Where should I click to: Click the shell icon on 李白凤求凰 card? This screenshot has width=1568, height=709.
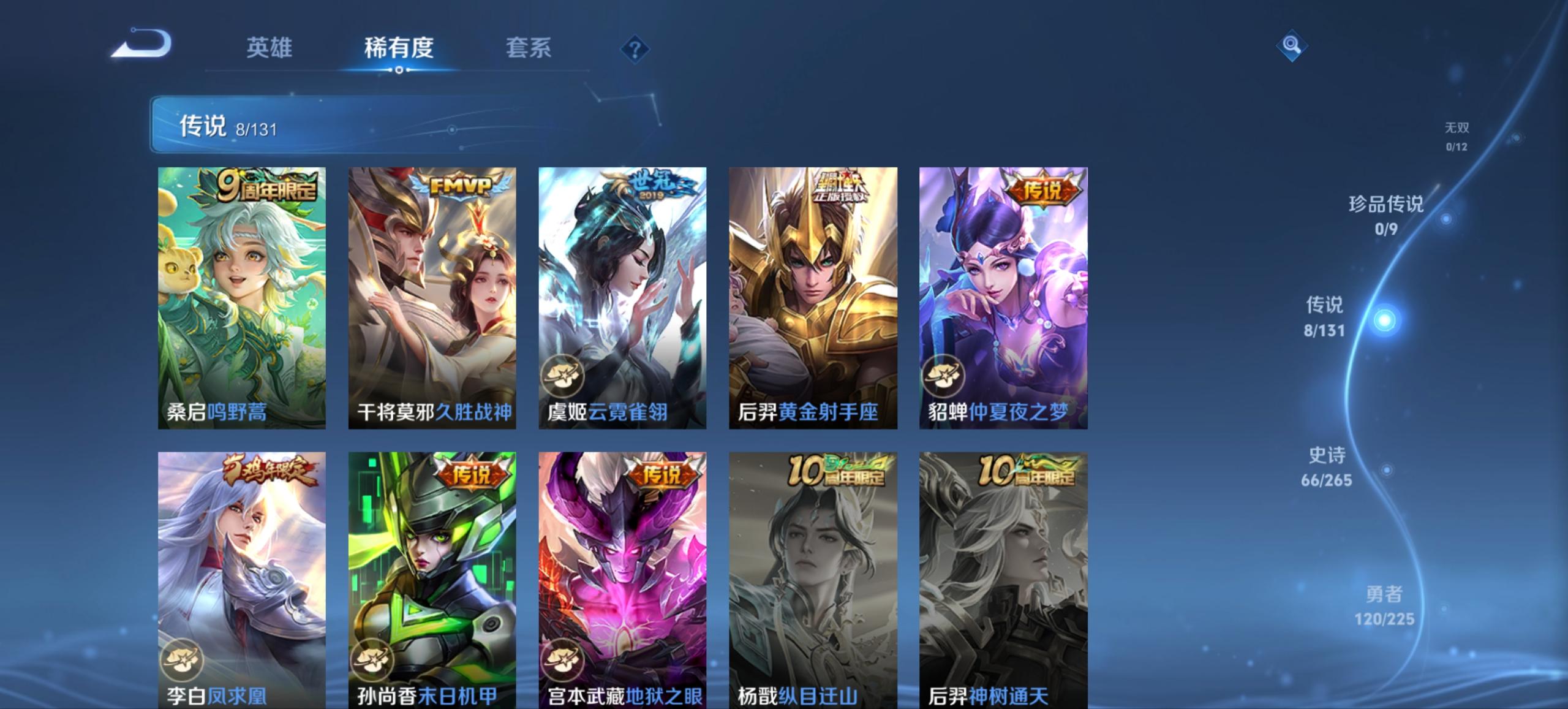183,659
